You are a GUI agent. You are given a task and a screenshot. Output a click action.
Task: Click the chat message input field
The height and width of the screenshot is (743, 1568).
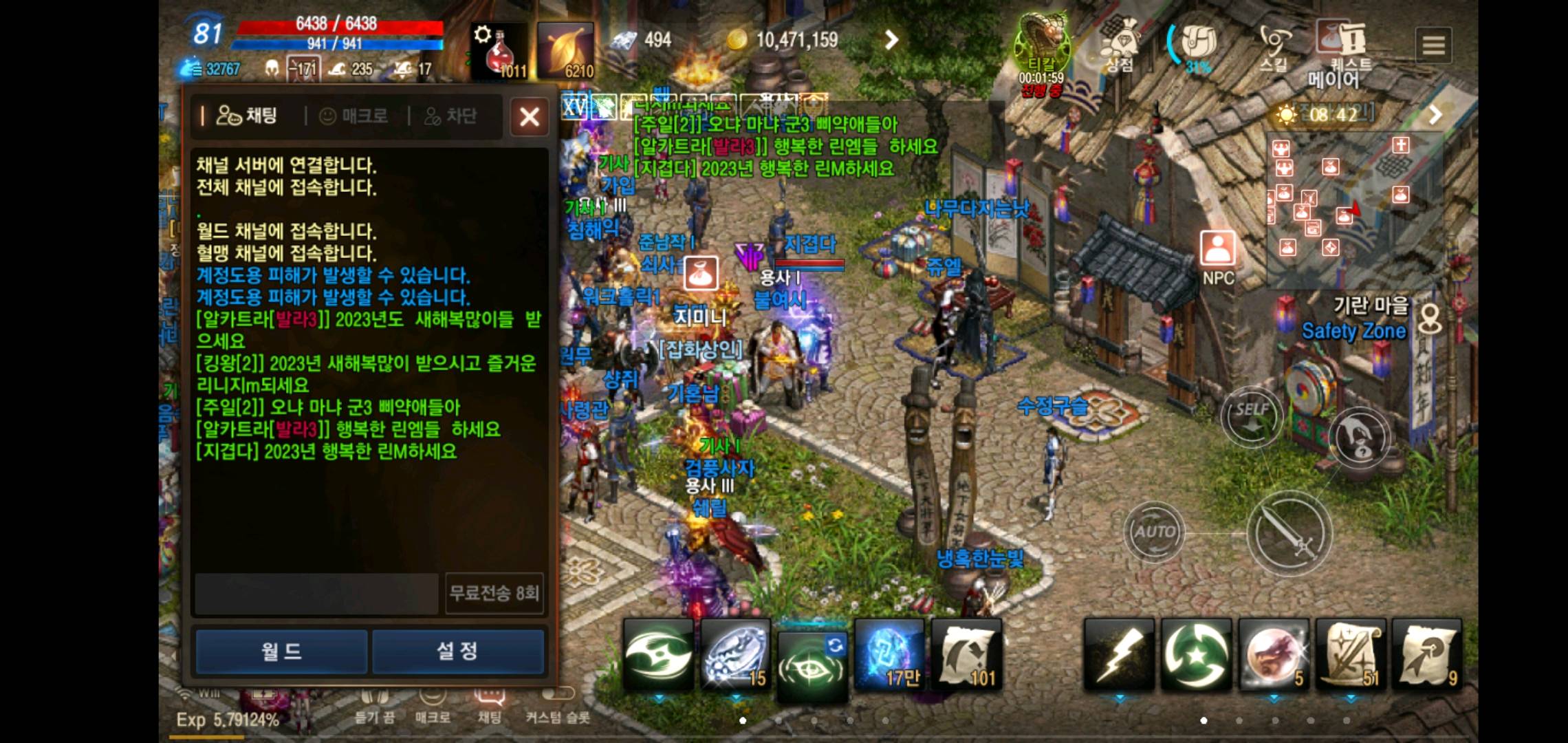coord(316,594)
